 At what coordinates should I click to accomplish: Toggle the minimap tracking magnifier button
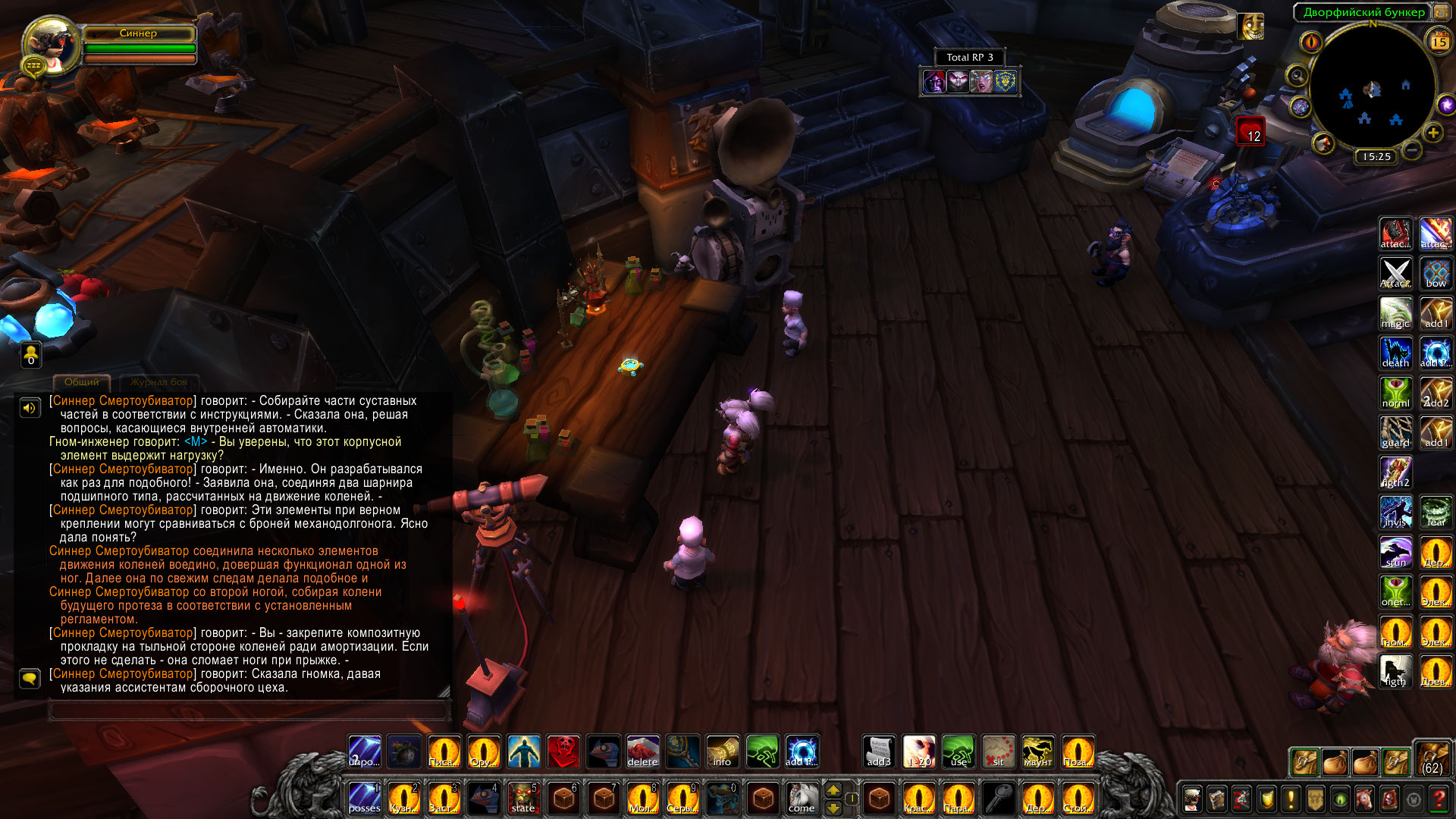[x=1298, y=76]
